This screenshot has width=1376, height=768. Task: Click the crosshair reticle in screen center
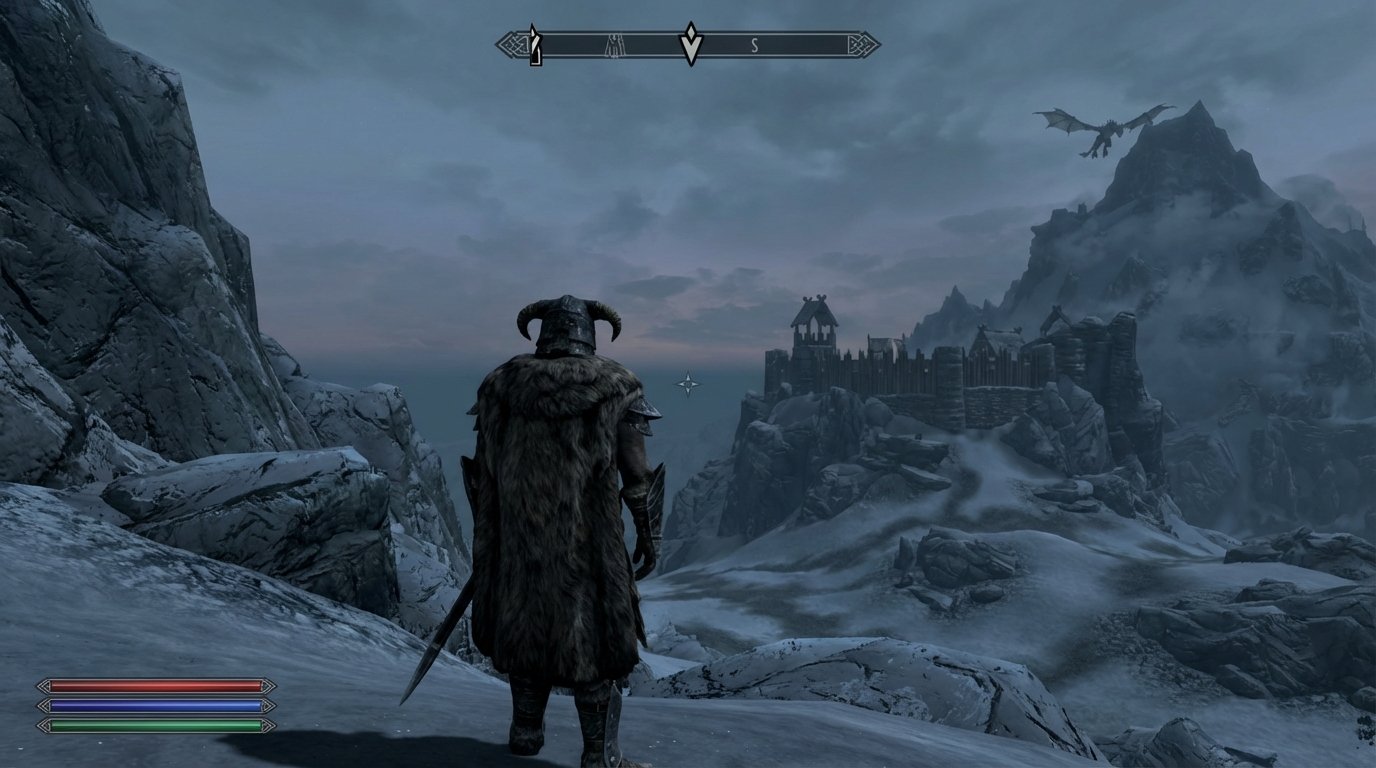(x=689, y=383)
